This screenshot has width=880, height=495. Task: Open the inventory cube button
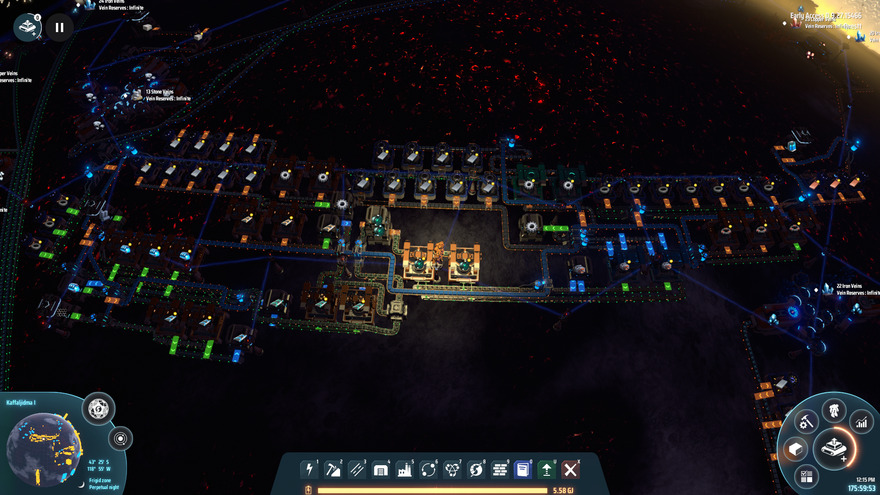click(796, 448)
